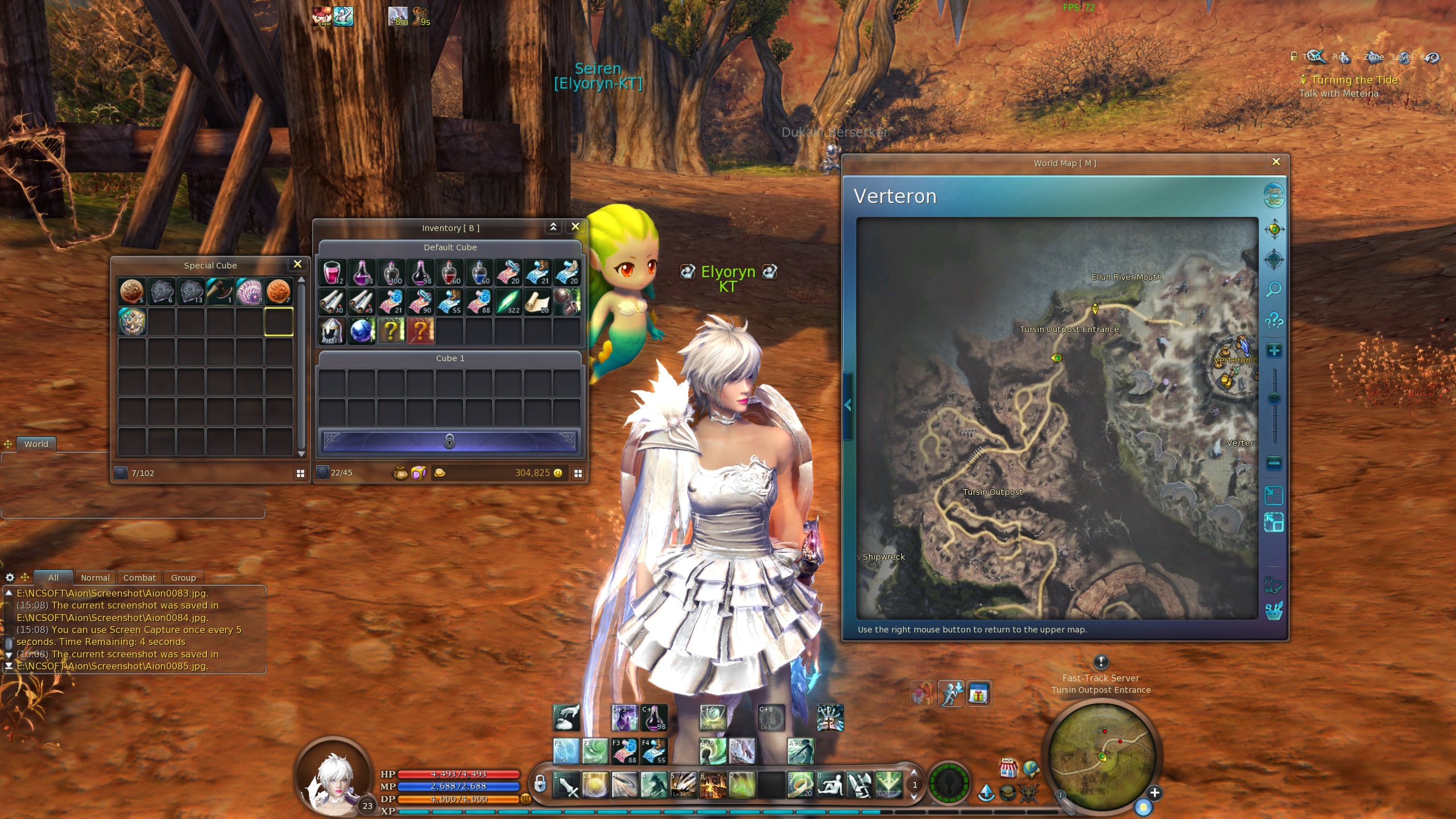1456x819 pixels.
Task: Open the shop icon near the minimap
Action: pyautogui.click(x=1008, y=768)
